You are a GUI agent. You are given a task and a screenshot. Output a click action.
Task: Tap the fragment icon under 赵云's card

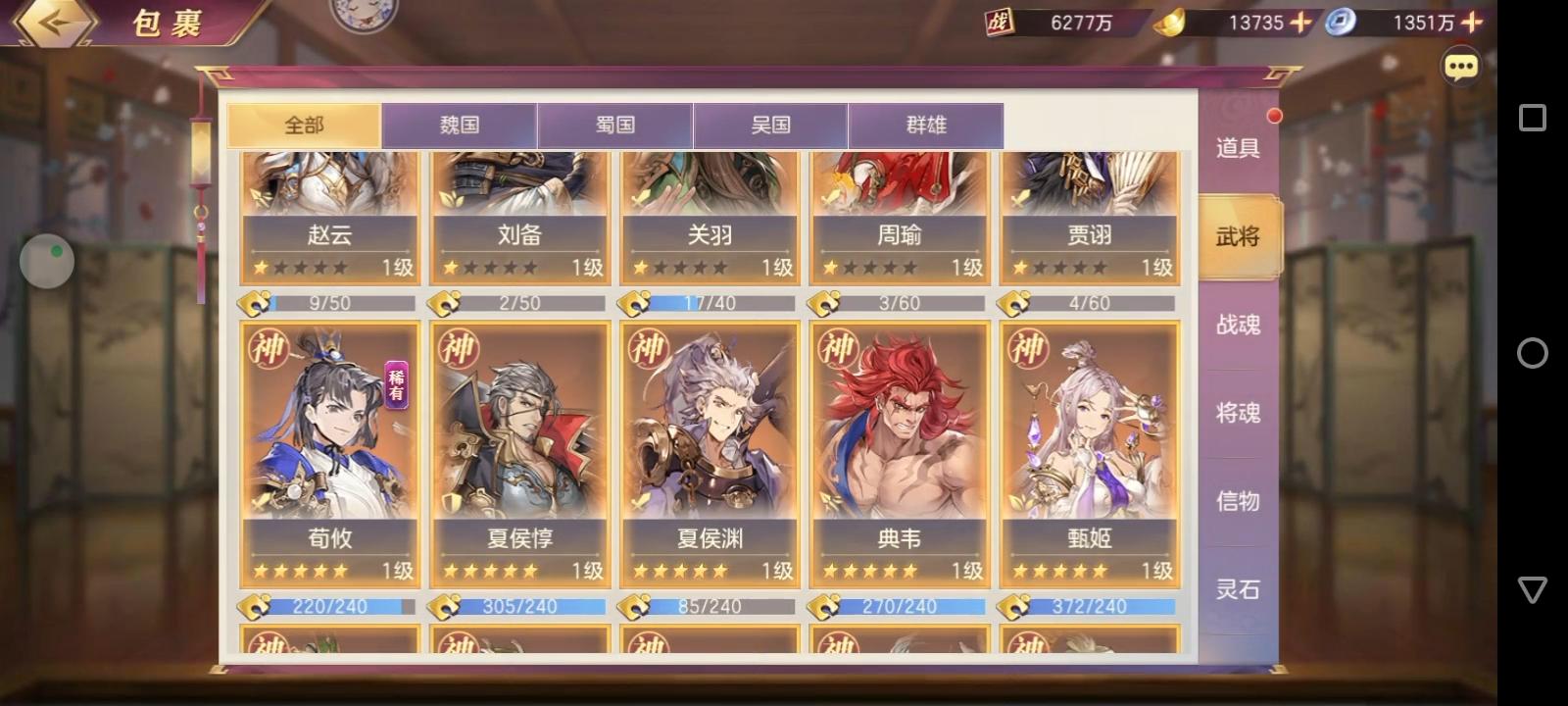pos(258,303)
